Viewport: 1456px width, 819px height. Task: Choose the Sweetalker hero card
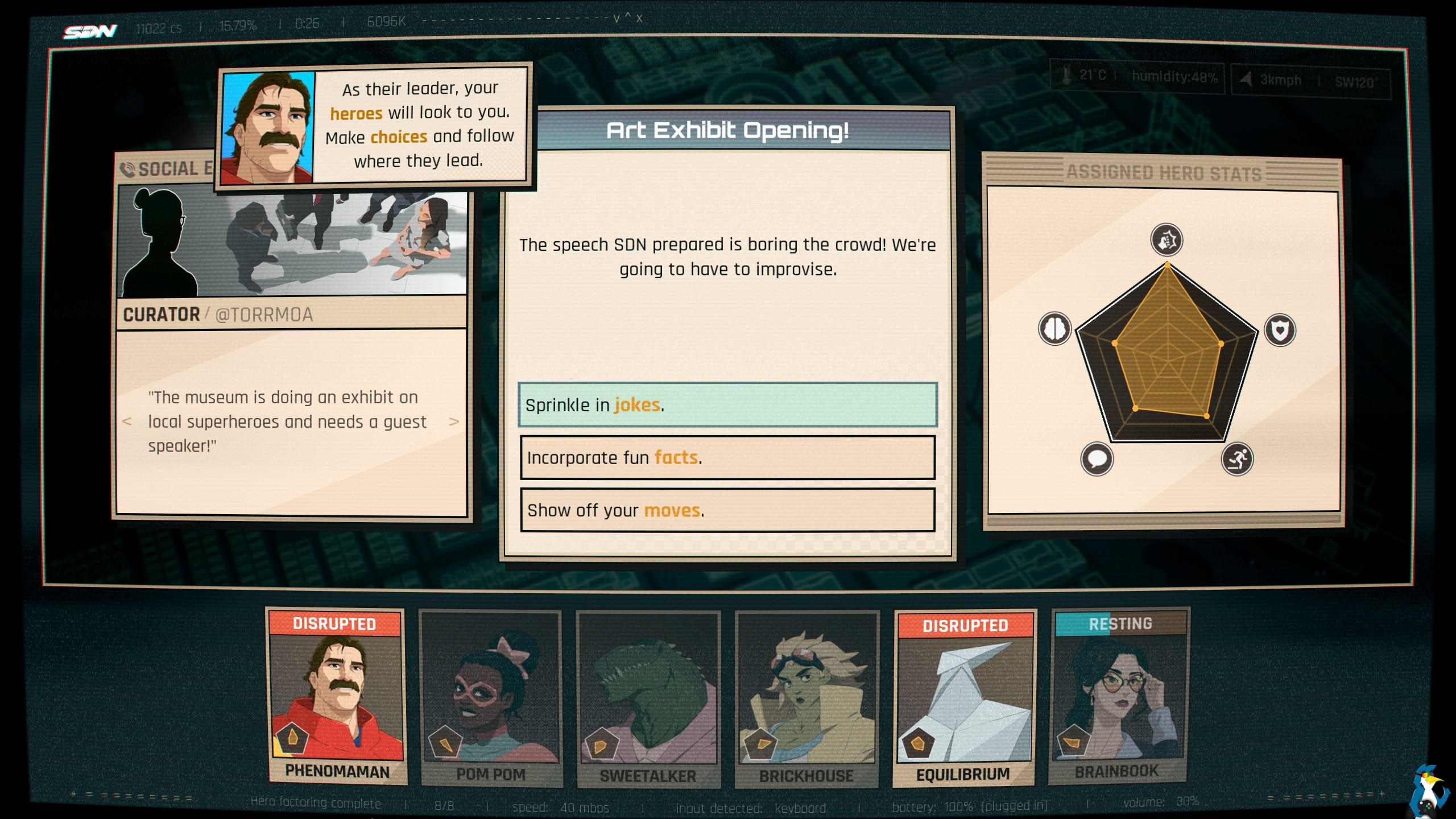click(x=648, y=700)
